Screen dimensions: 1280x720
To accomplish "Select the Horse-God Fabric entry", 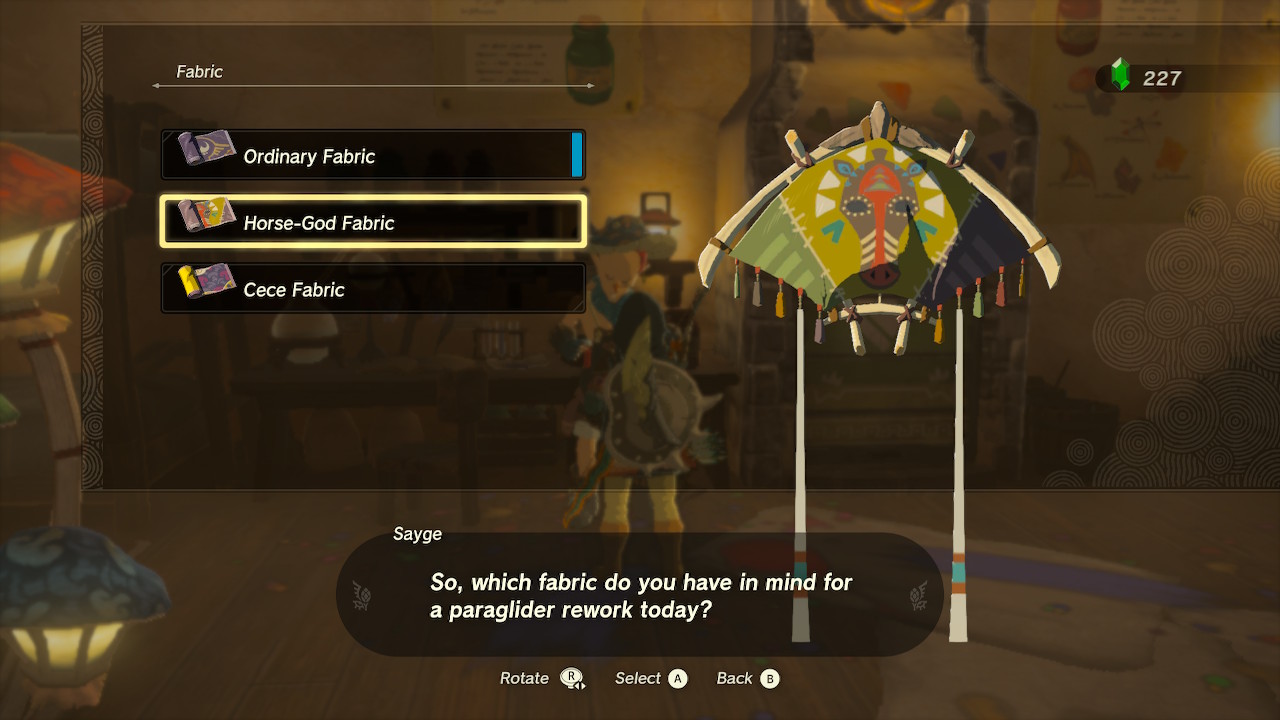I will pyautogui.click(x=373, y=222).
